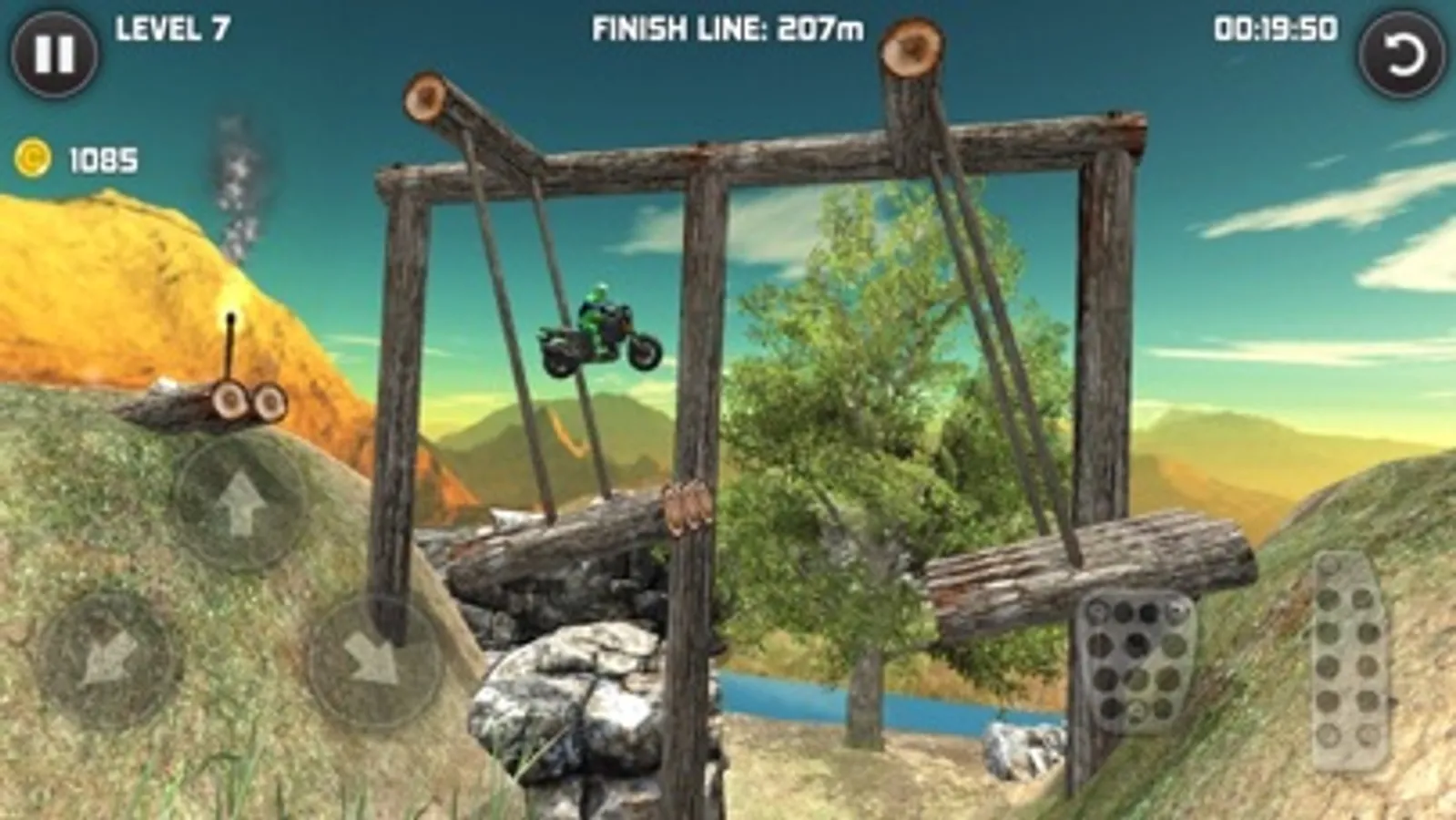Tap the gold coin icon next to 1085
1456x820 pixels.
(35, 157)
